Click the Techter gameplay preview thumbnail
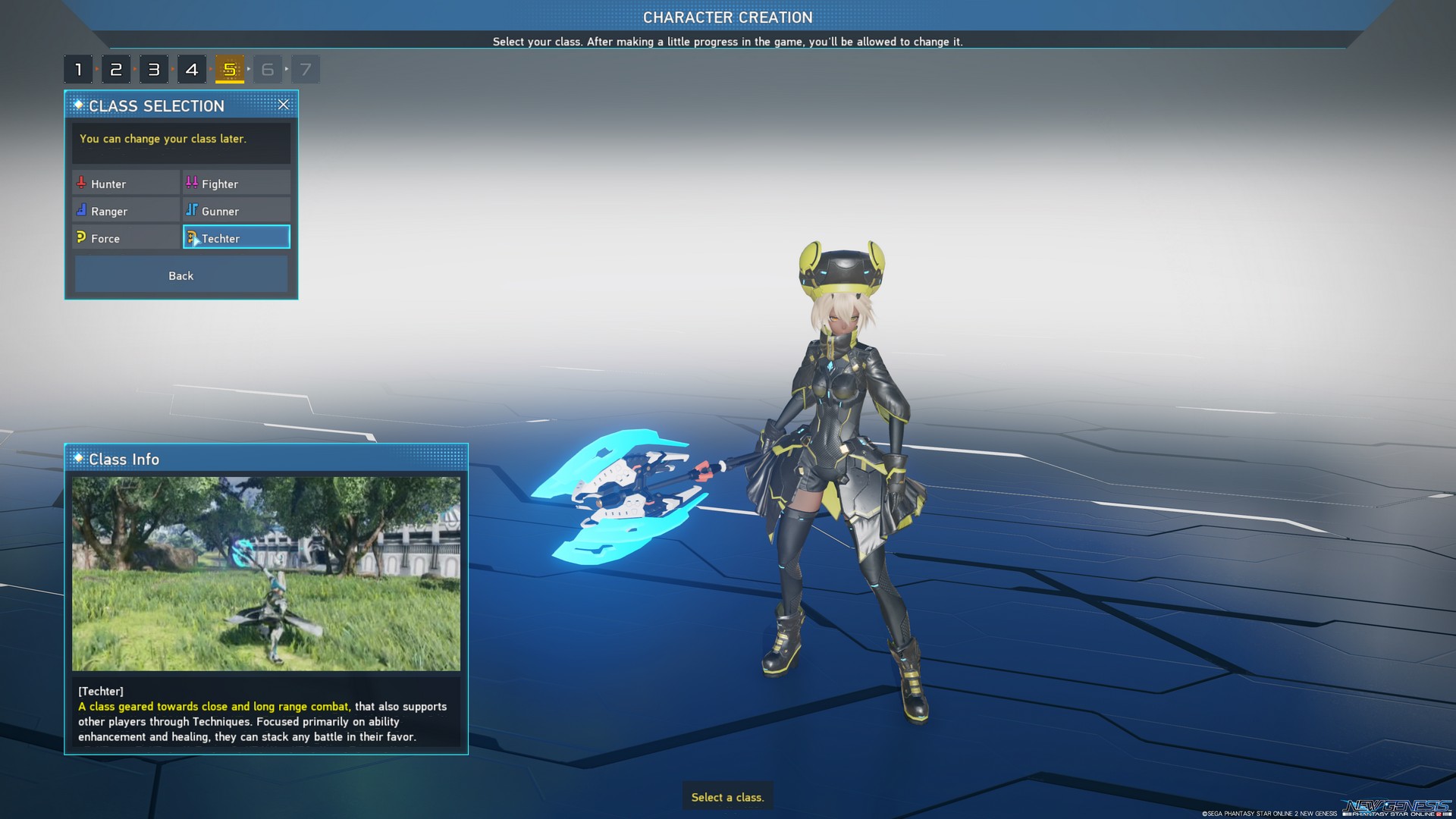Screen dimensions: 1456x819 [x=267, y=573]
